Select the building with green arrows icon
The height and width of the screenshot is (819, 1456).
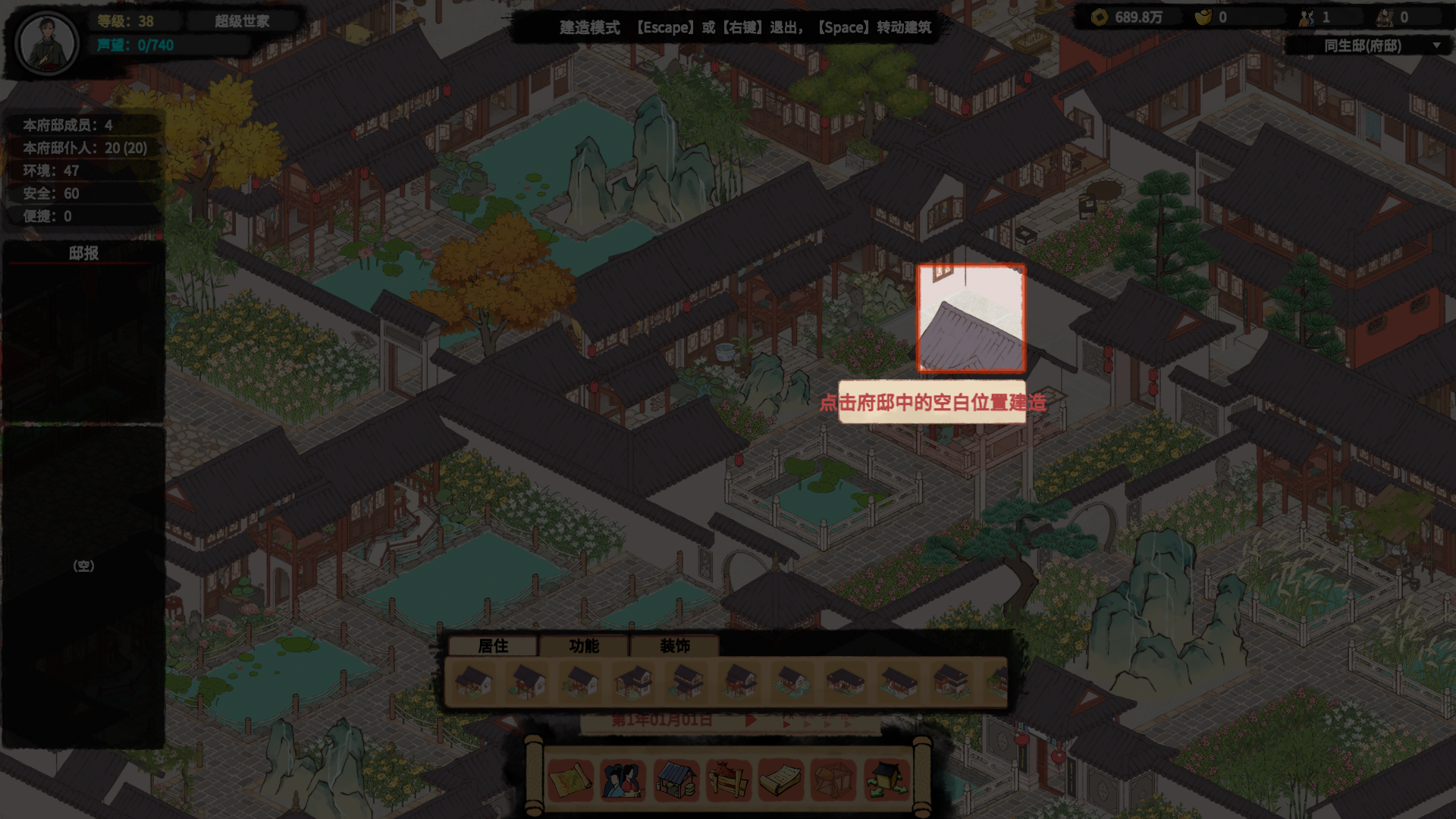(886, 780)
